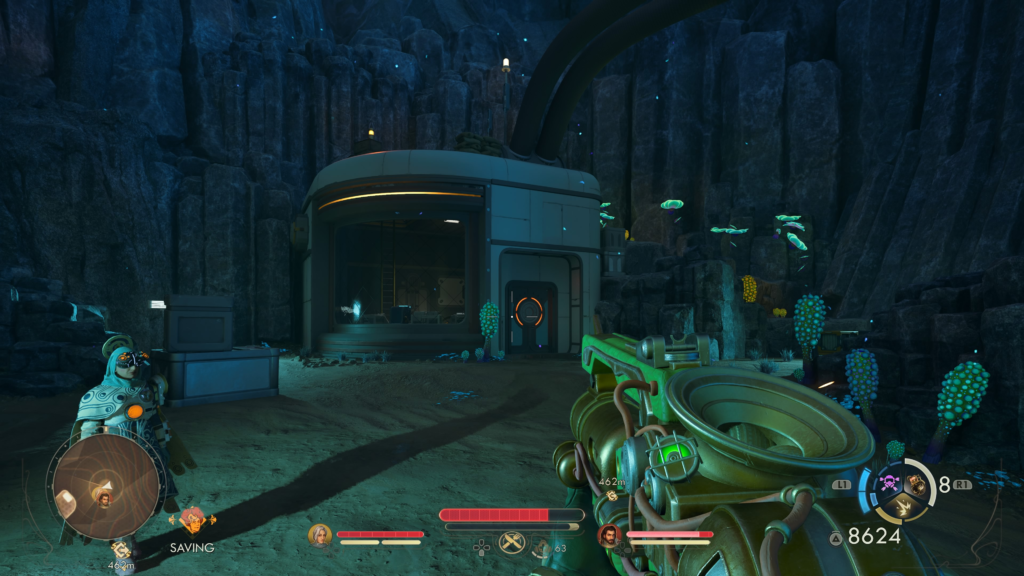Click the orange-haired saving indicator icon

click(x=191, y=519)
